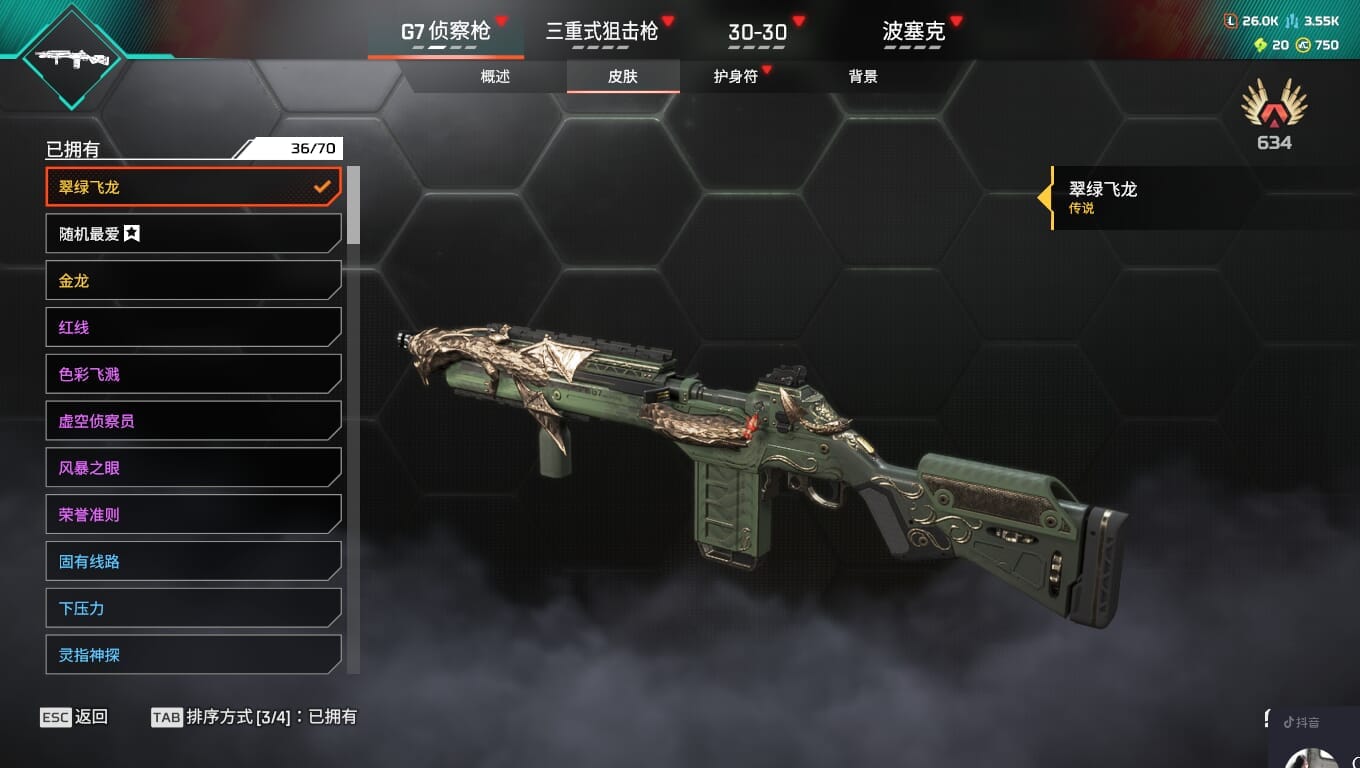
Task: Switch to the 皮肤 skins sub-tab
Action: pos(623,77)
